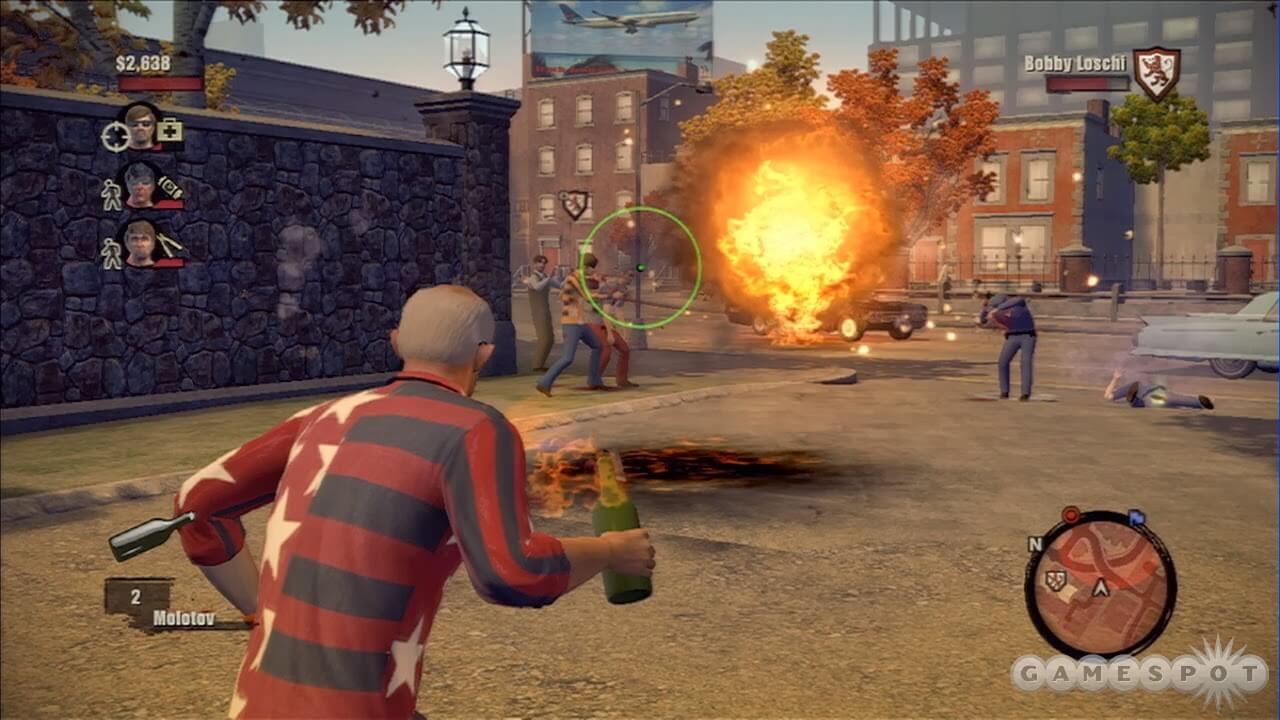This screenshot has height=720, width=1280.
Task: Select the brown-haired crew member without sunglasses
Action: pyautogui.click(x=140, y=243)
